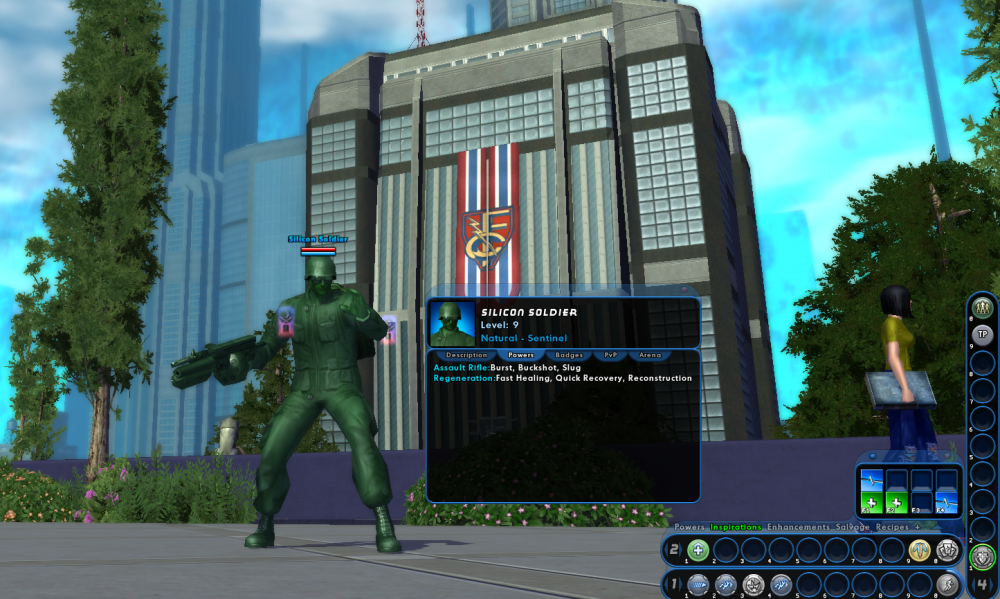1000x599 pixels.
Task: Open the Badges tab
Action: (x=569, y=355)
